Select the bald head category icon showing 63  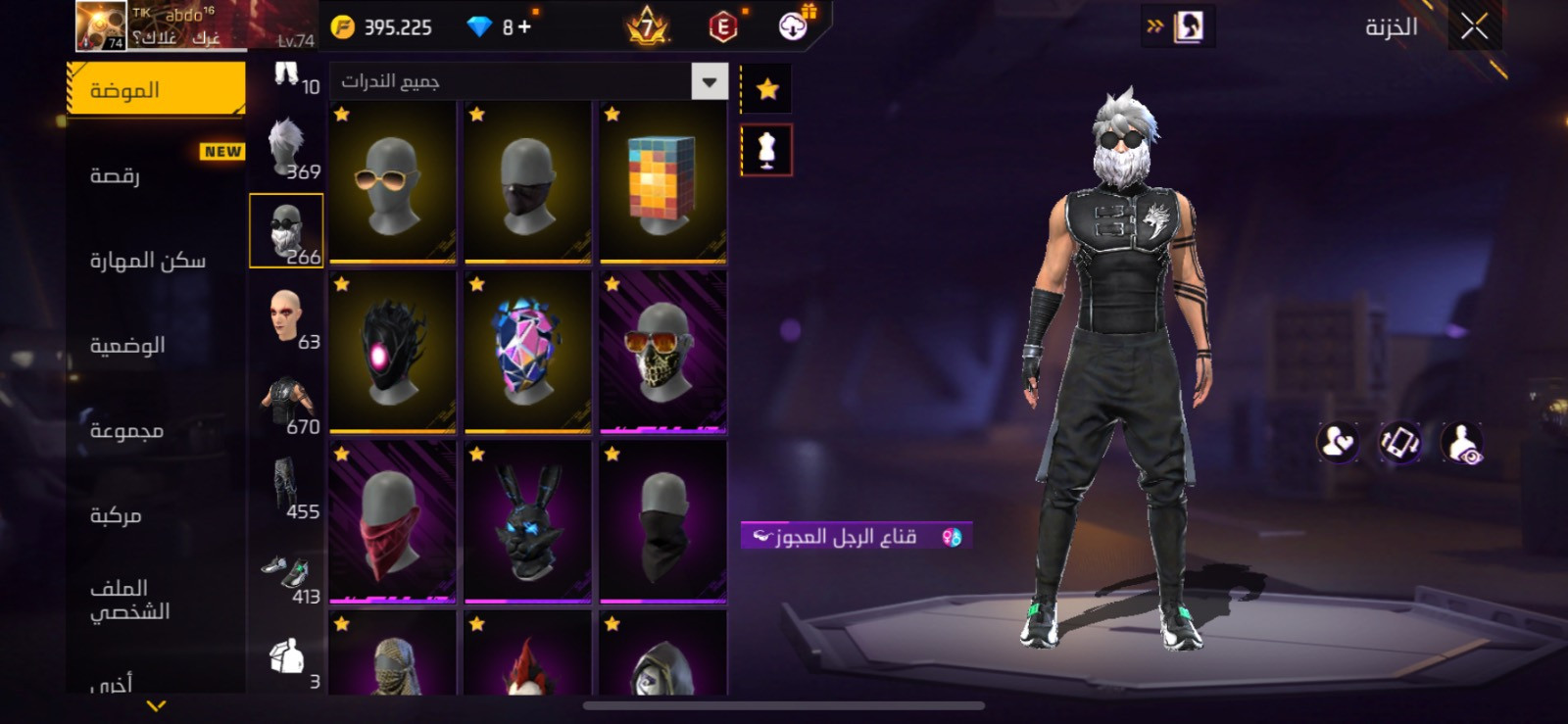pos(286,315)
